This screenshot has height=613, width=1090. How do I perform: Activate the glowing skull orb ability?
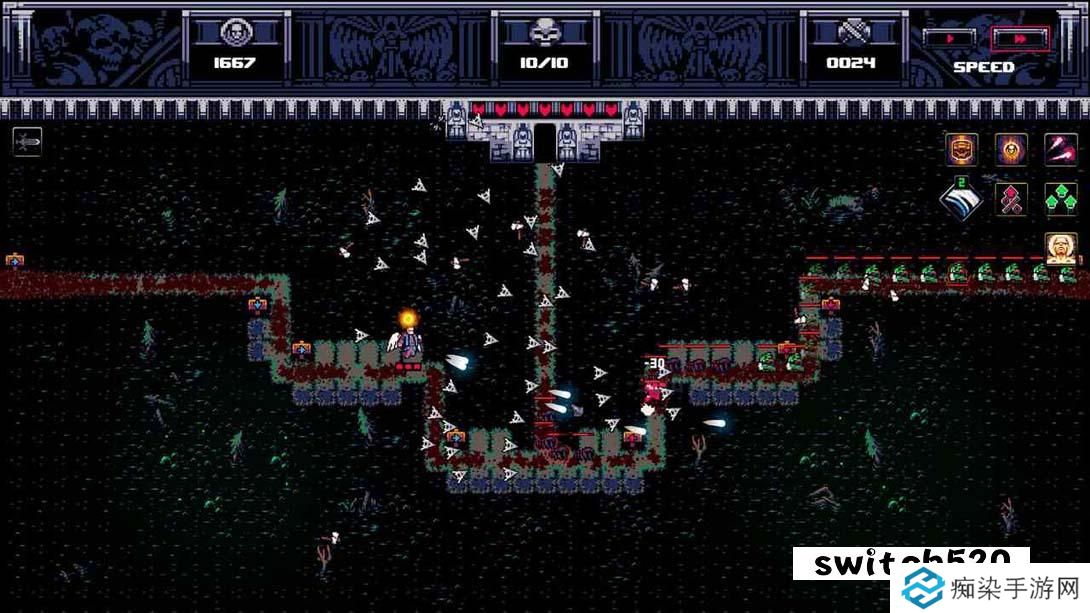[x=1011, y=150]
